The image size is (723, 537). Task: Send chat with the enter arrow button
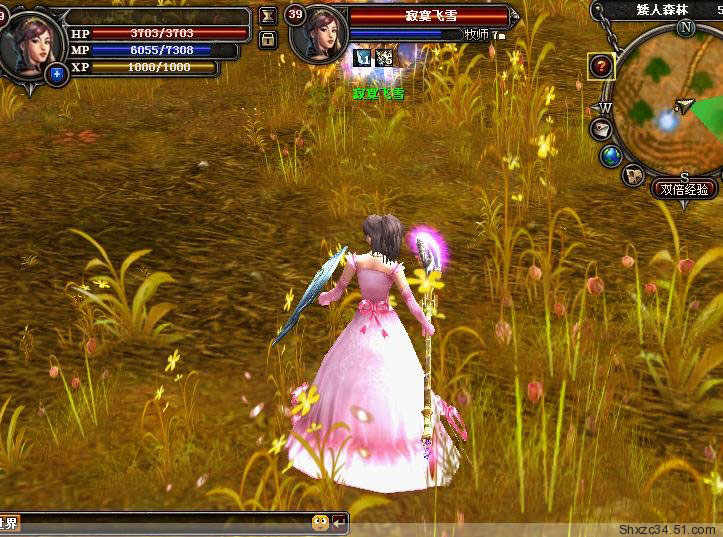[340, 523]
